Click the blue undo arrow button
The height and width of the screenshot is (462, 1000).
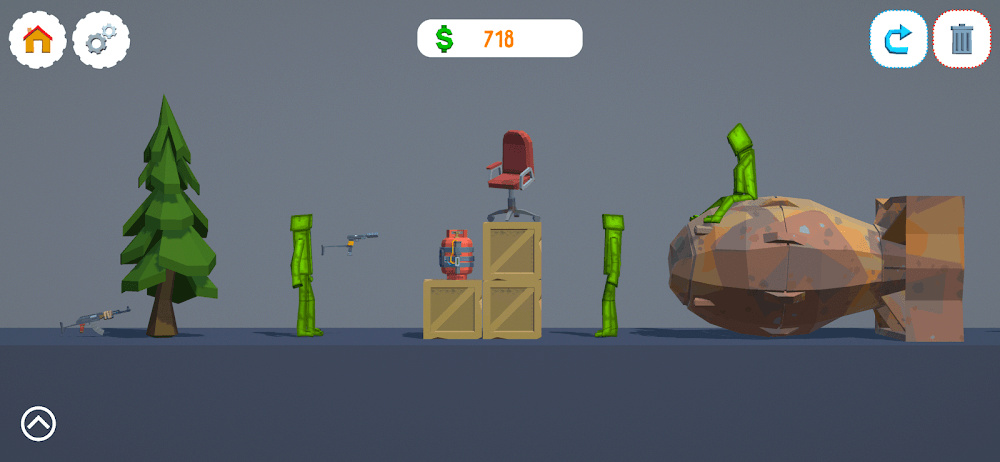pos(898,40)
